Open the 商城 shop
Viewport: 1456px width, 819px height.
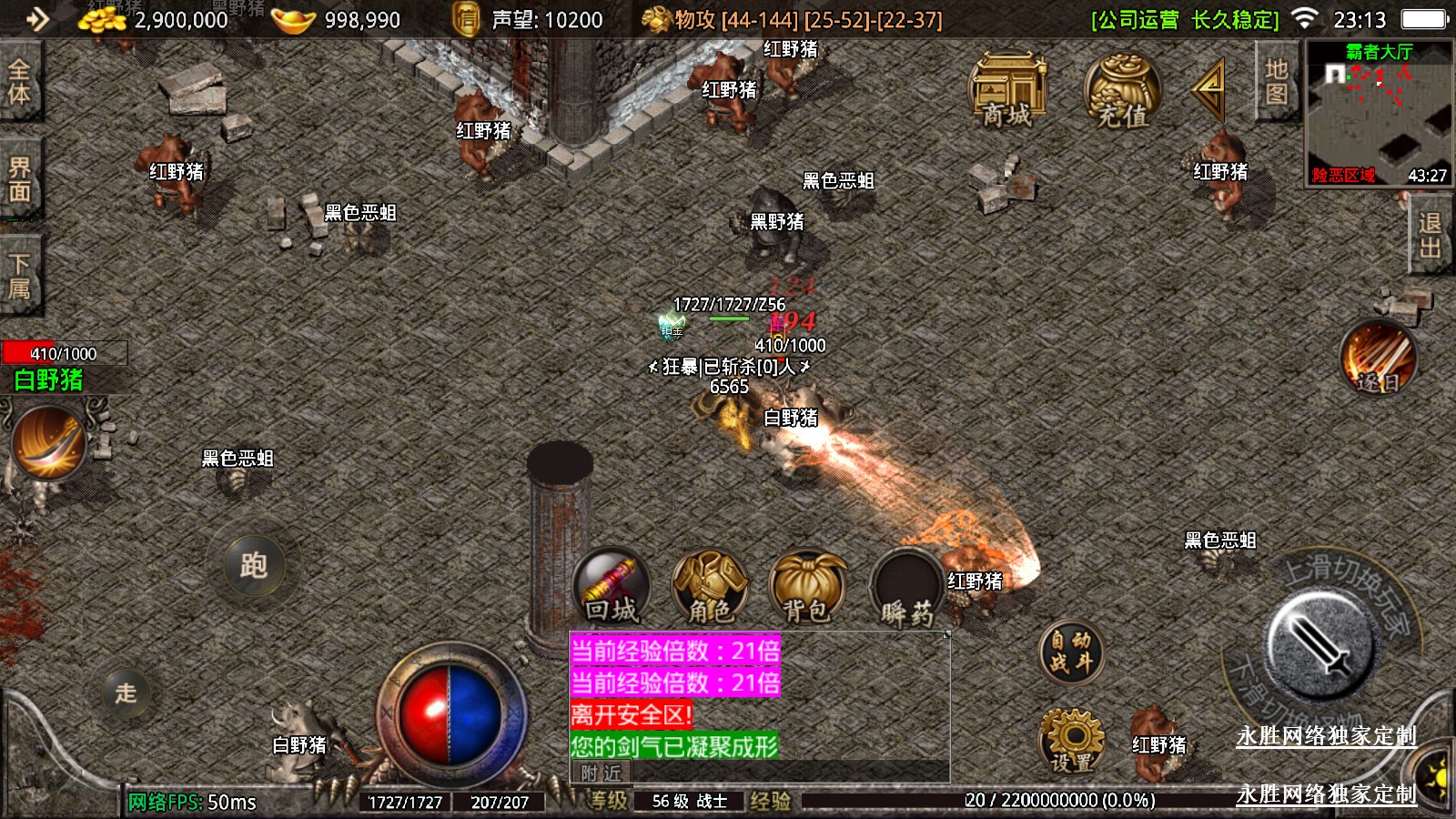point(1007,91)
